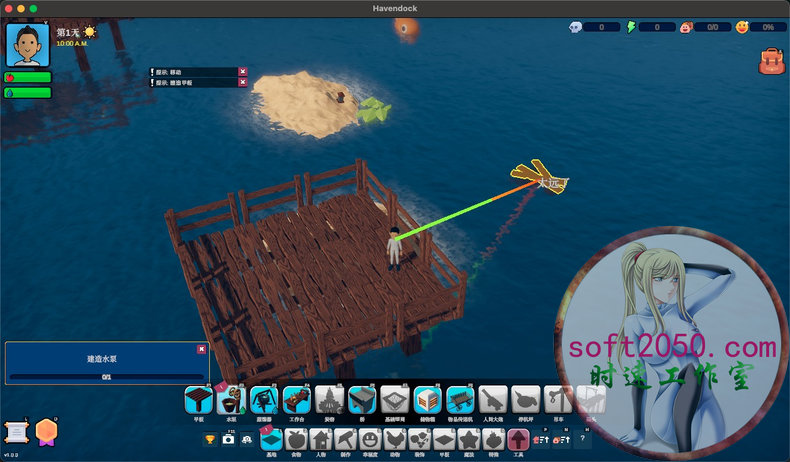Take a screenshot with the camera button
This screenshot has height=462, width=790.
(x=229, y=439)
